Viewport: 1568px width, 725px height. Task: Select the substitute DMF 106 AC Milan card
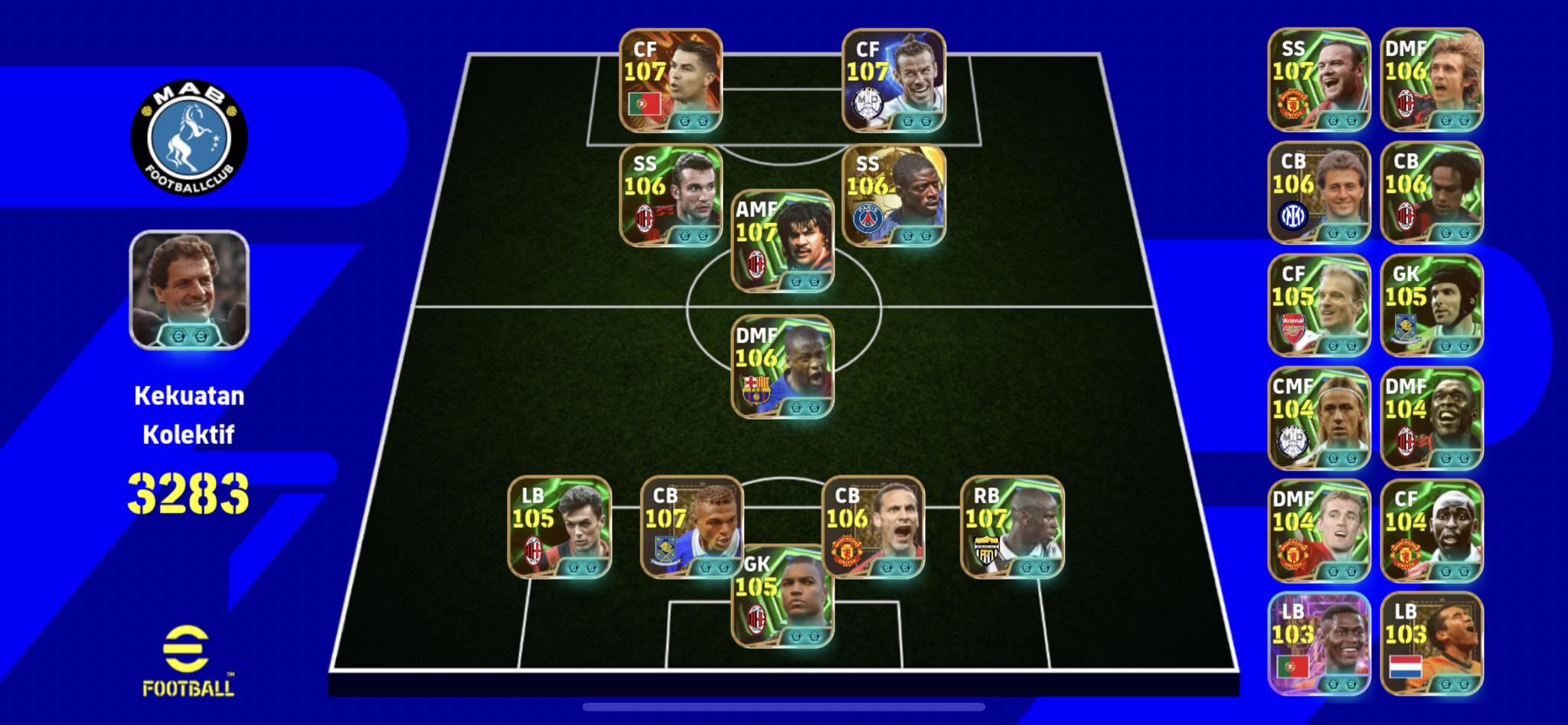(1431, 80)
